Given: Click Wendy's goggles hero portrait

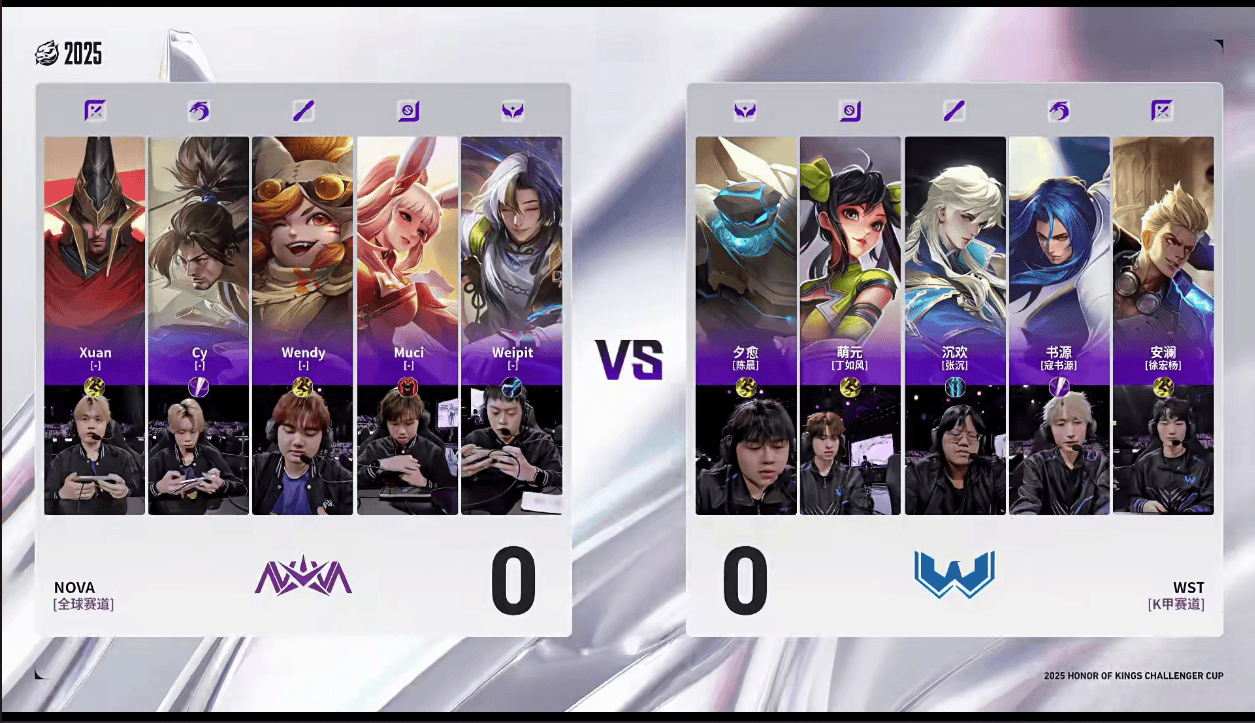Looking at the screenshot, I should pyautogui.click(x=303, y=240).
